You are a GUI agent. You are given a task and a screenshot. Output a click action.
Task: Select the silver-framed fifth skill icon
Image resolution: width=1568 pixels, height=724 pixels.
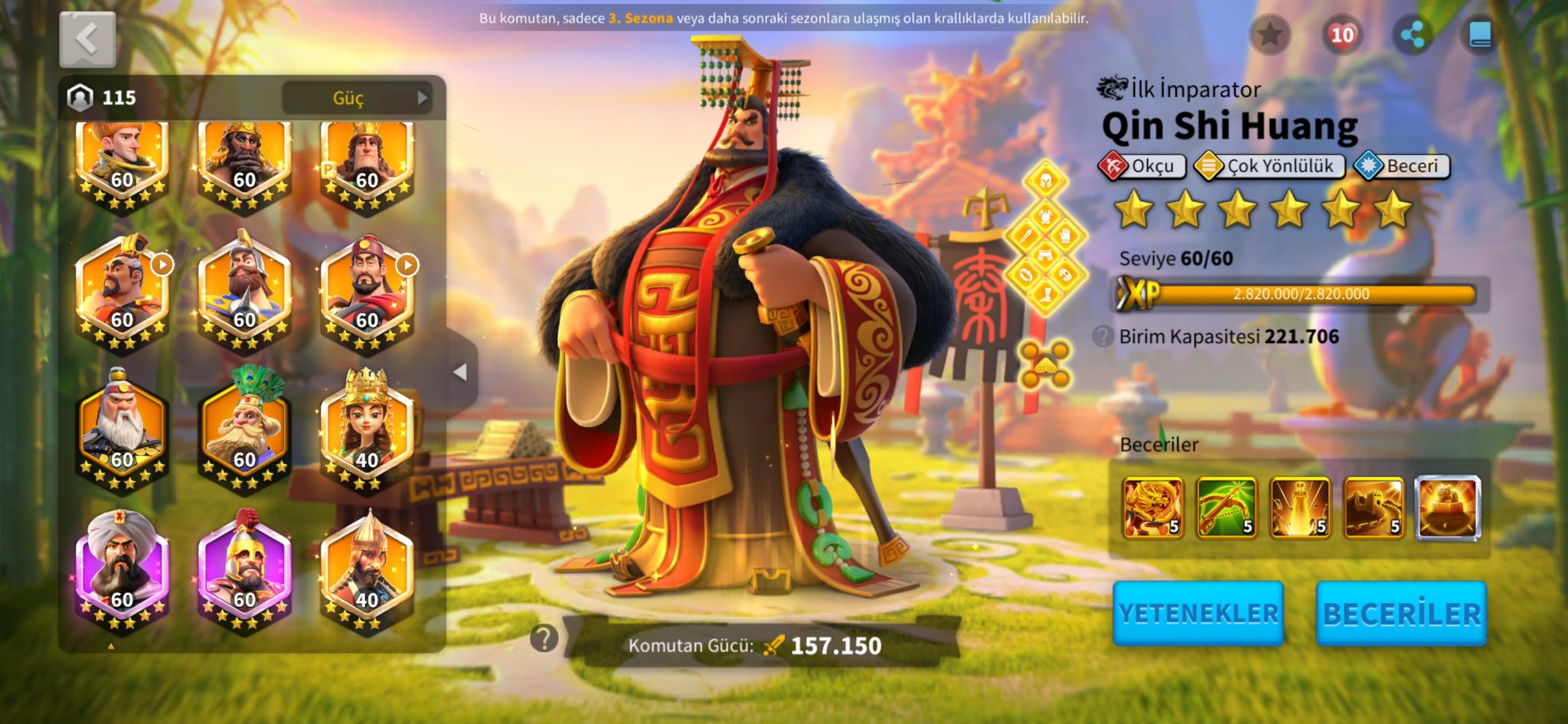(1447, 507)
